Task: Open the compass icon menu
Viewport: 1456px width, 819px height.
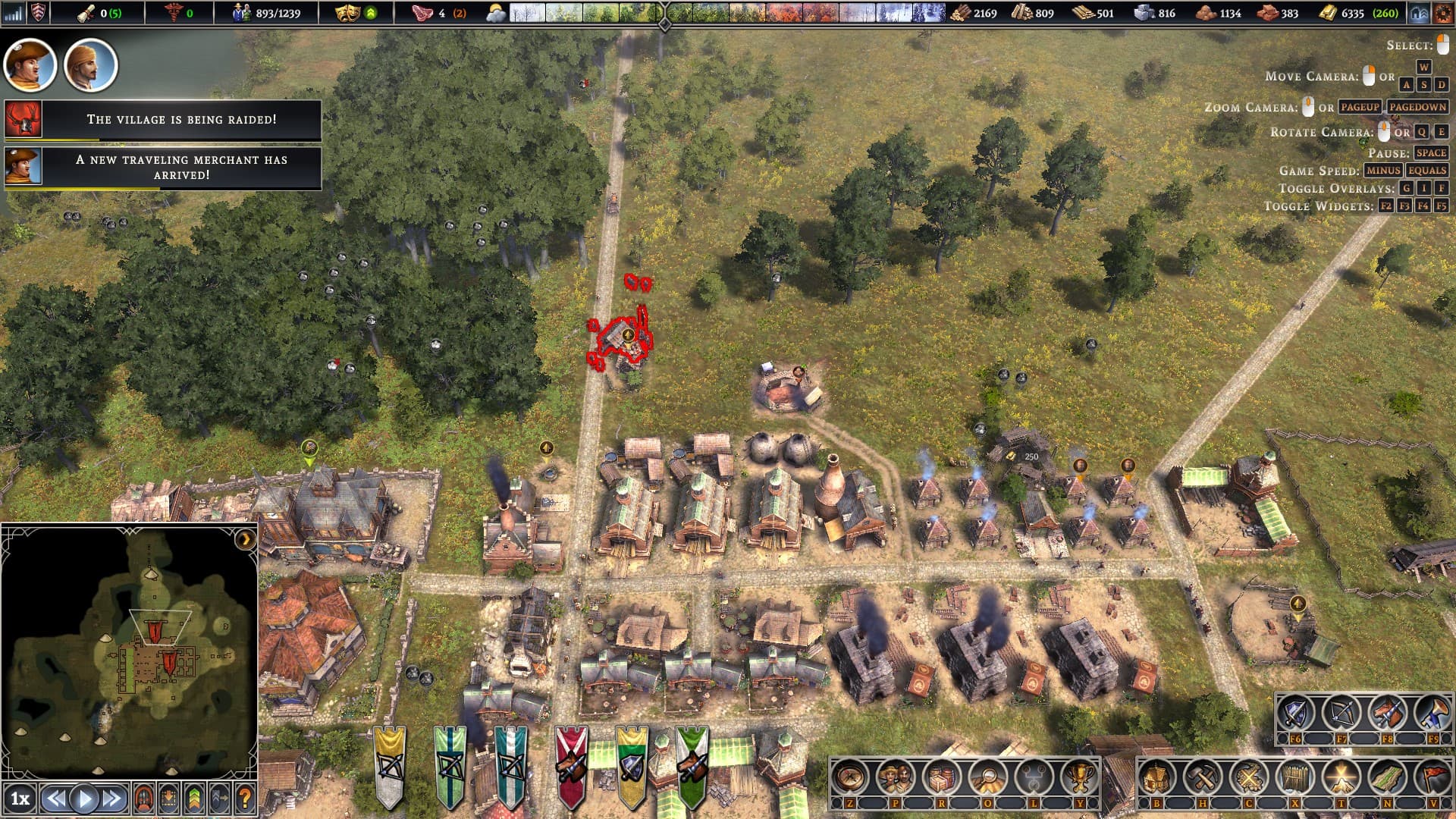Action: coord(849,777)
